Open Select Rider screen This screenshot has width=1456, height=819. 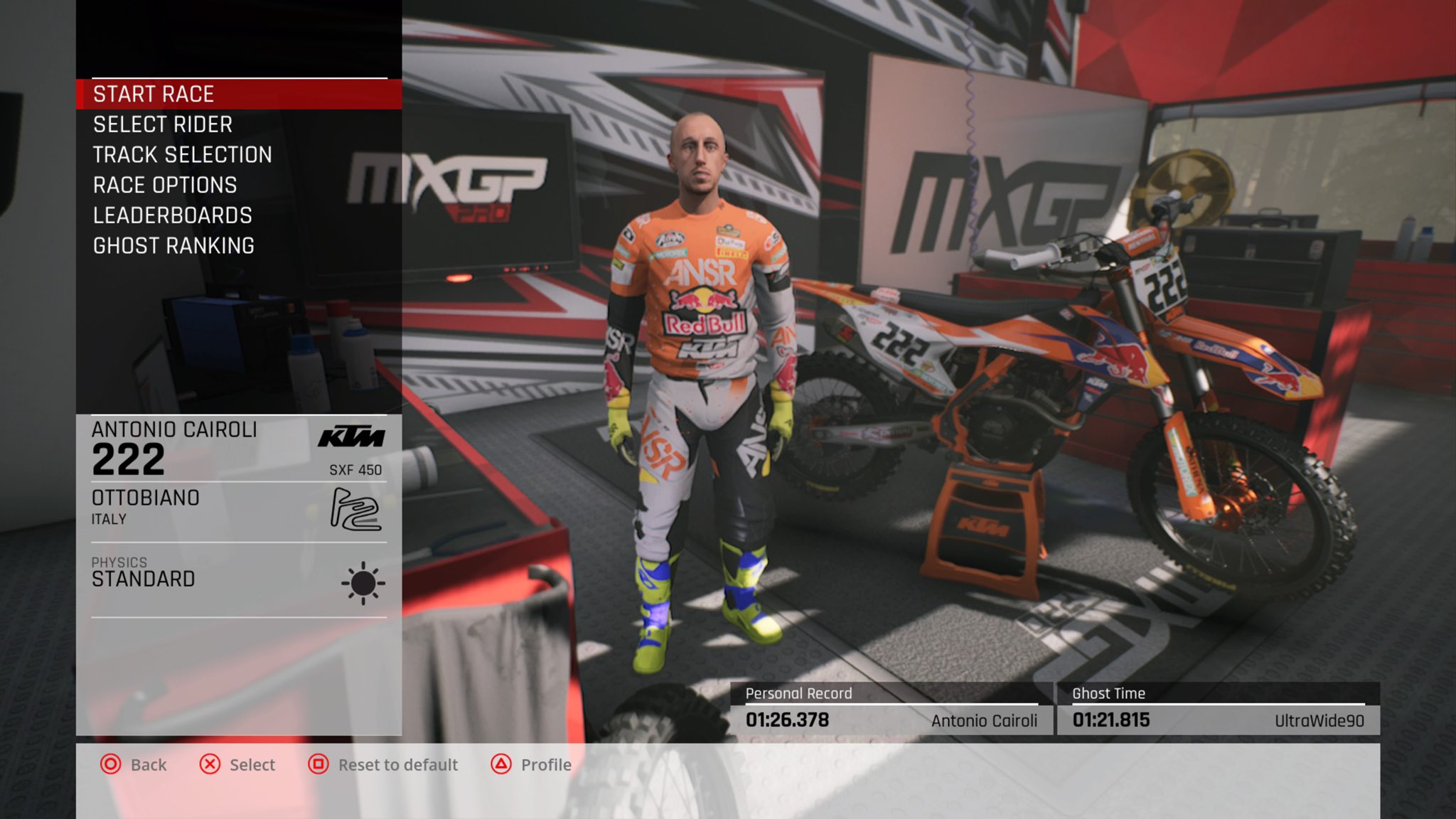tap(161, 124)
